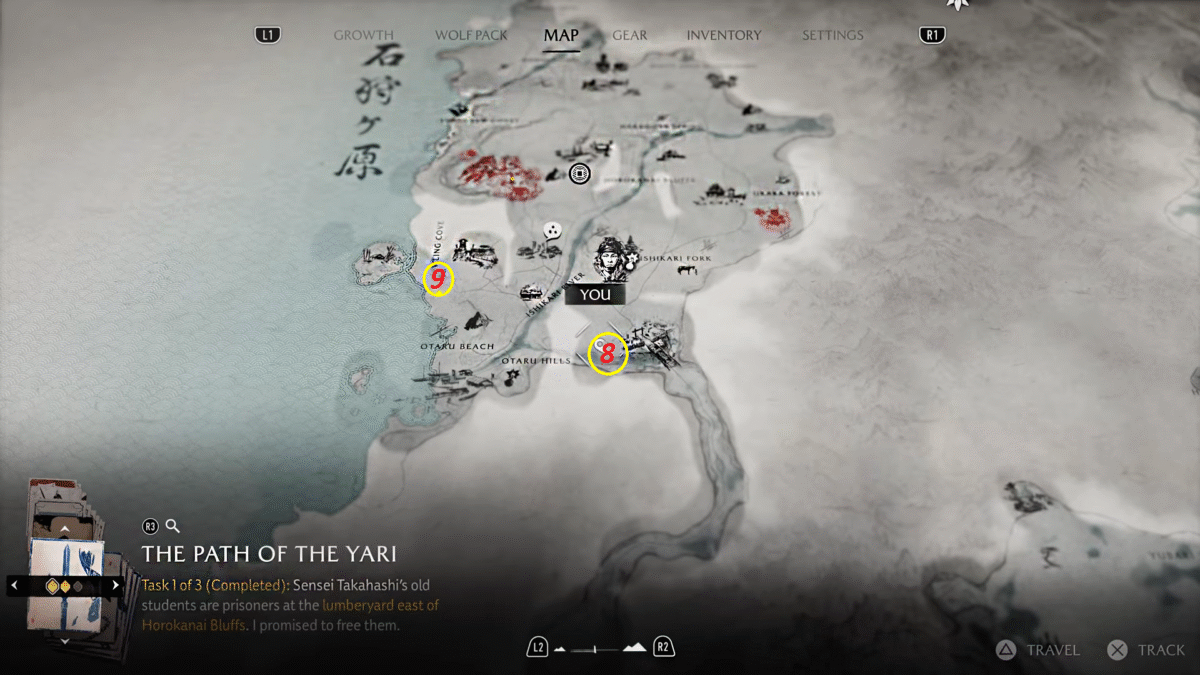Select the map marker numbered 8
This screenshot has width=1200, height=675.
click(607, 354)
